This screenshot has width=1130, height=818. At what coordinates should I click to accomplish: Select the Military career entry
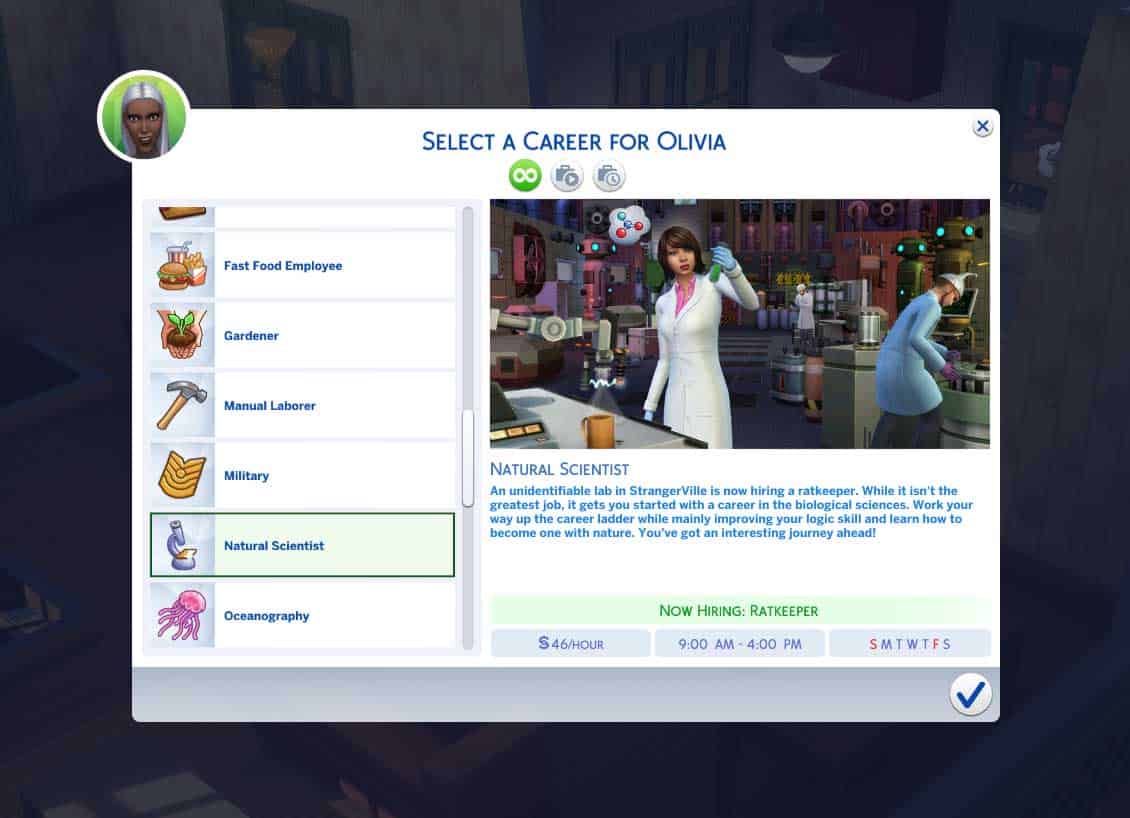[302, 476]
